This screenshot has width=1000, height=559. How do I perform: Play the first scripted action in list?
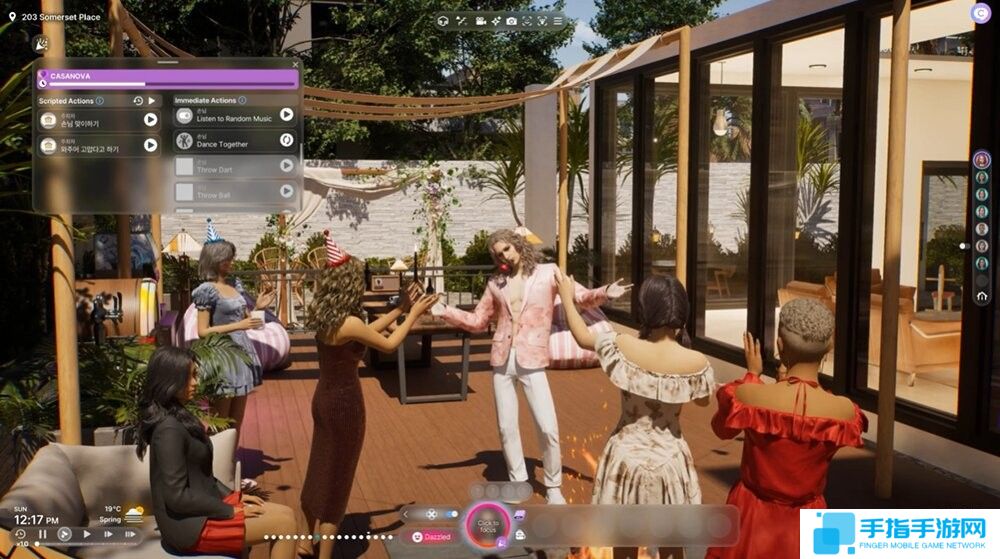(x=150, y=120)
